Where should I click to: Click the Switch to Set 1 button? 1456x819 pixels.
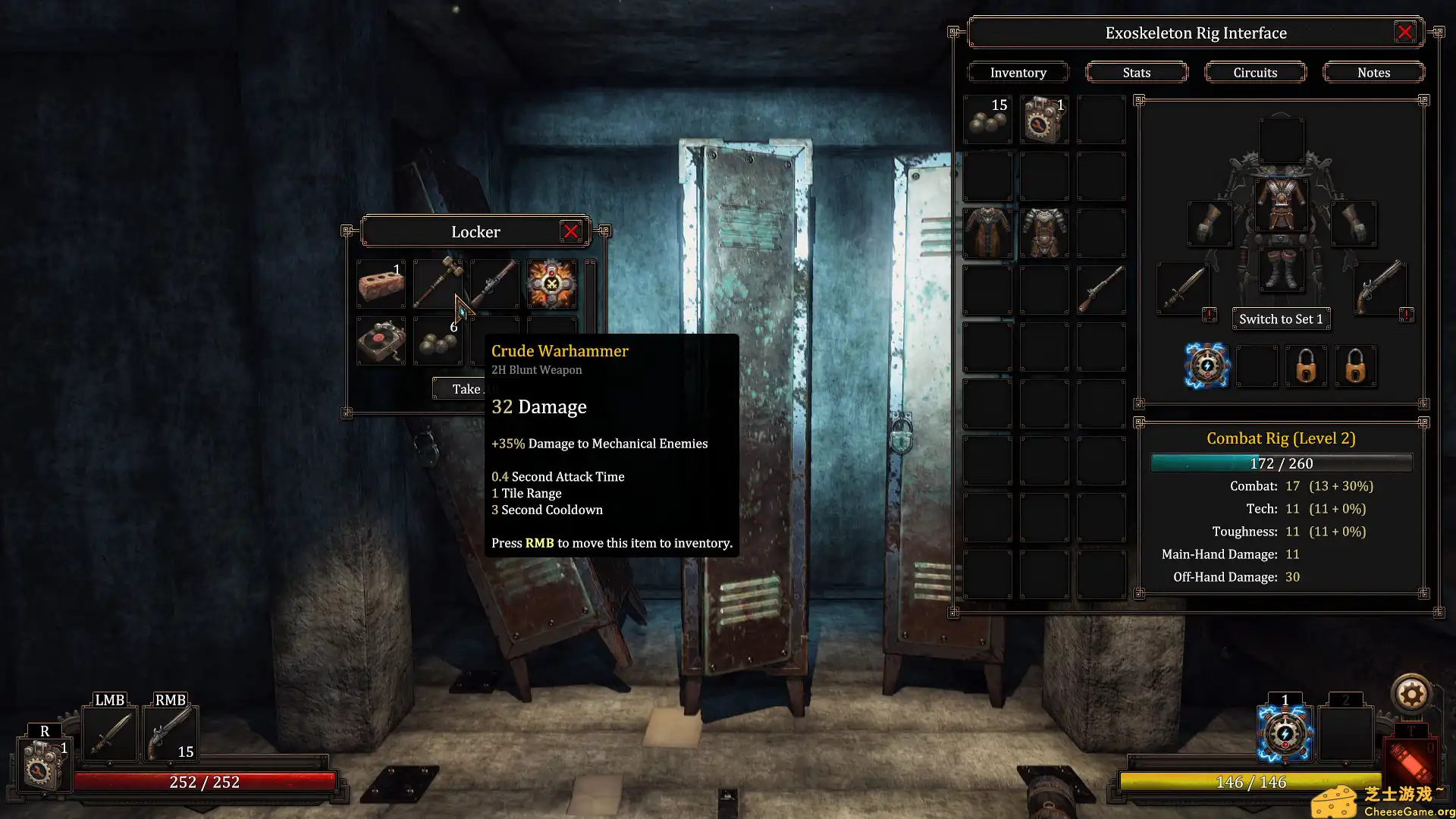[x=1281, y=319]
